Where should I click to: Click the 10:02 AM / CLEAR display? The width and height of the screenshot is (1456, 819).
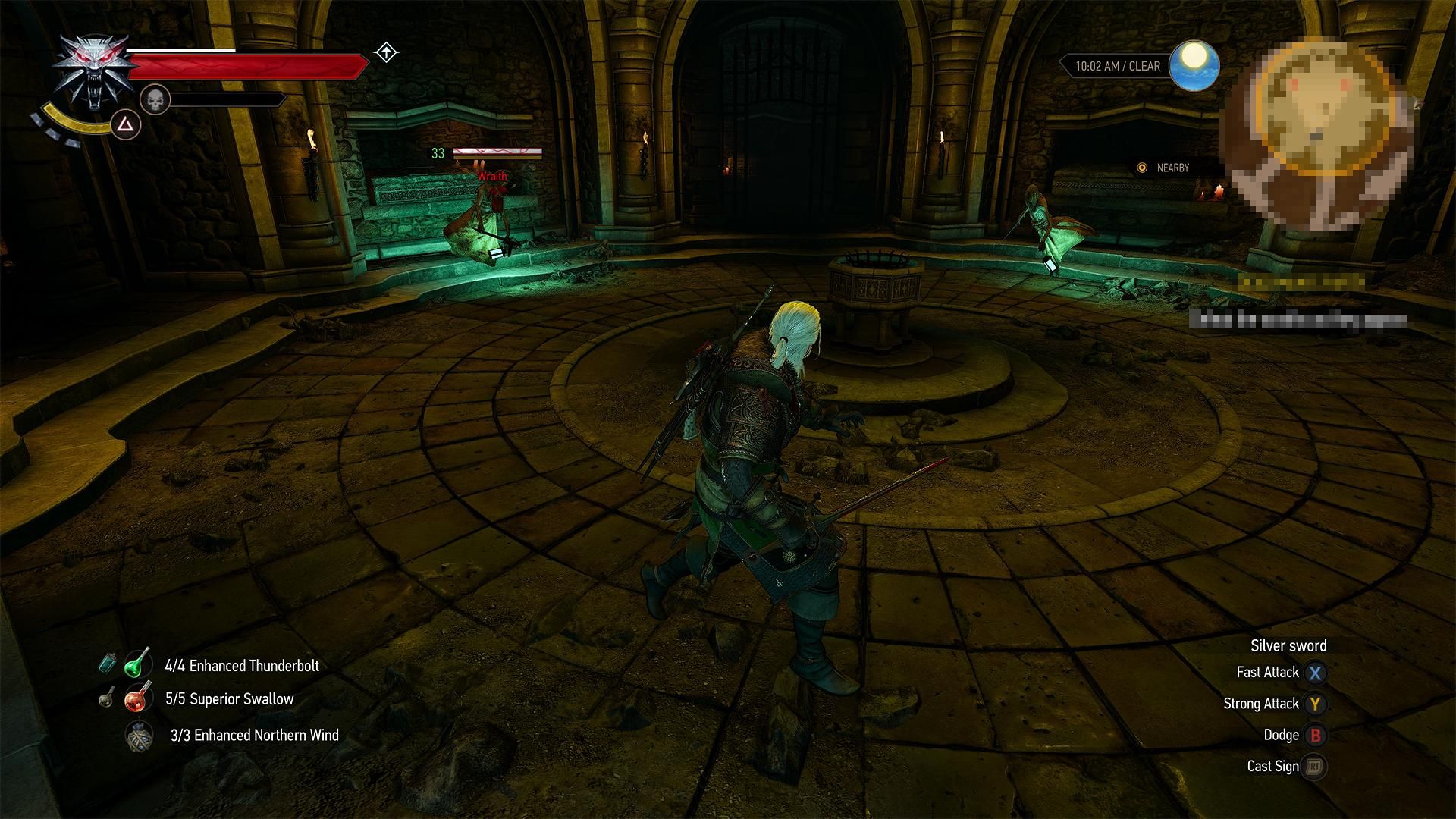pyautogui.click(x=1116, y=66)
